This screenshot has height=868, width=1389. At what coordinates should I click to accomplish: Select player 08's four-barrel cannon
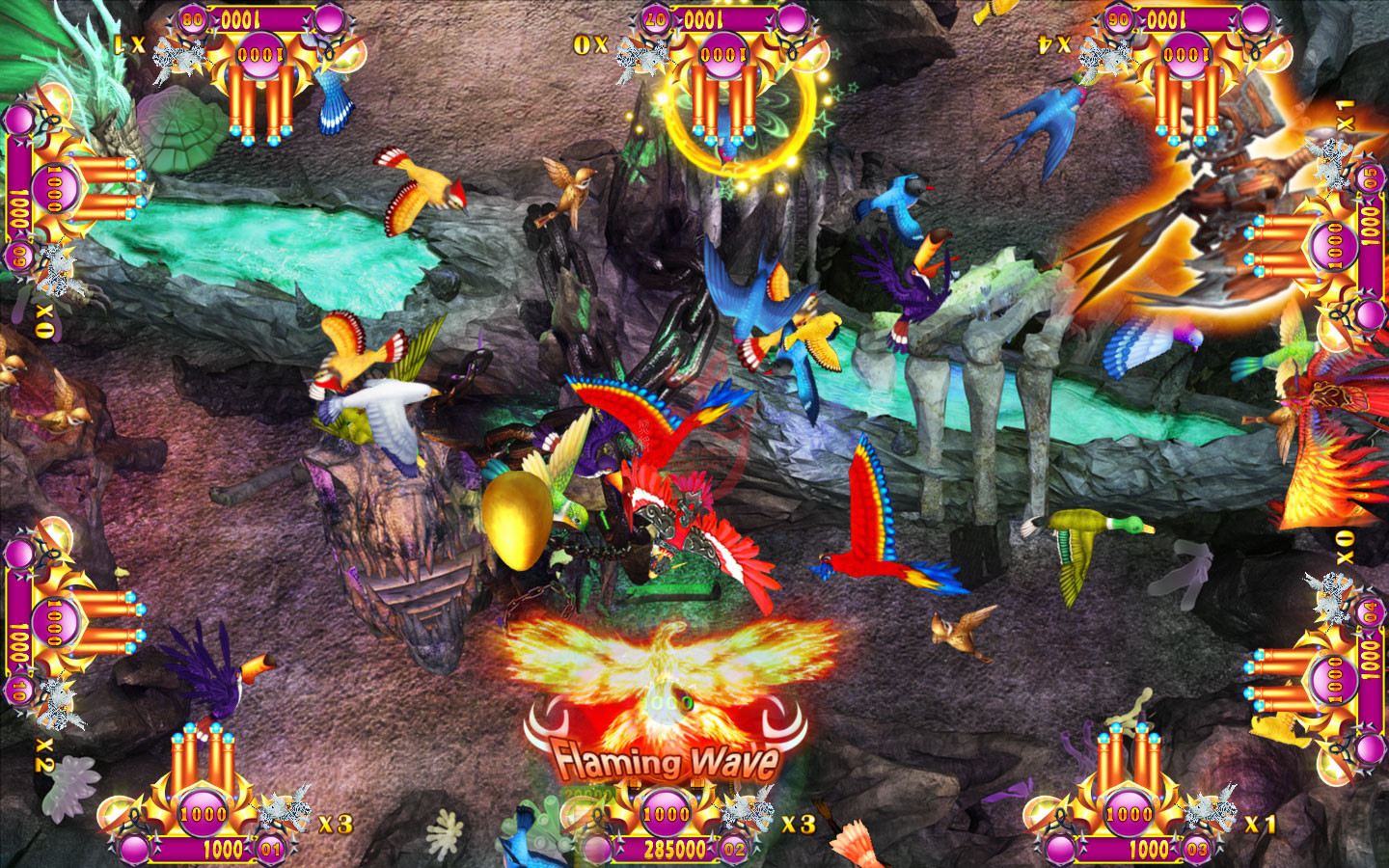click(260, 96)
